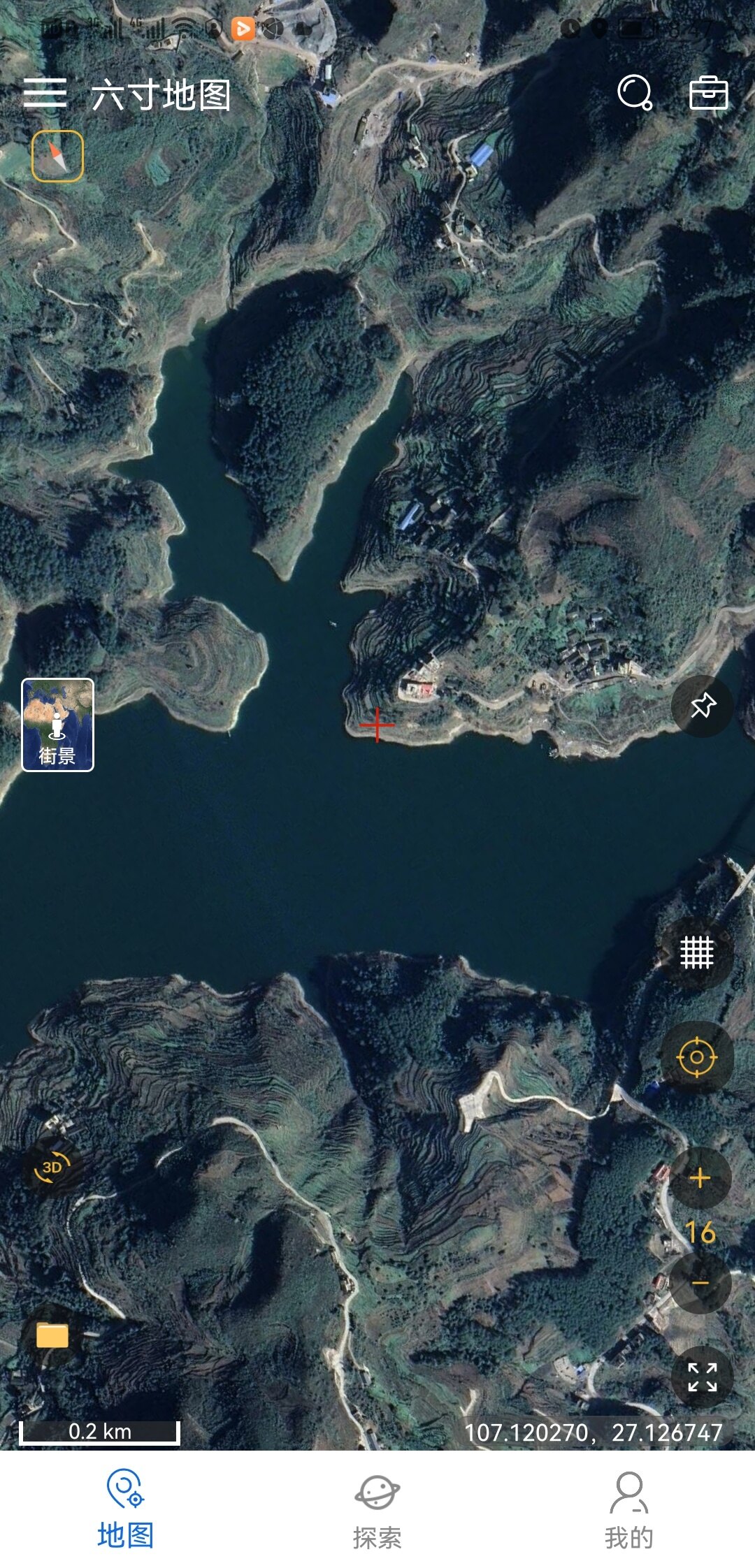Viewport: 755px width, 1568px height.
Task: Select the 地图 tab
Action: tap(125, 1509)
